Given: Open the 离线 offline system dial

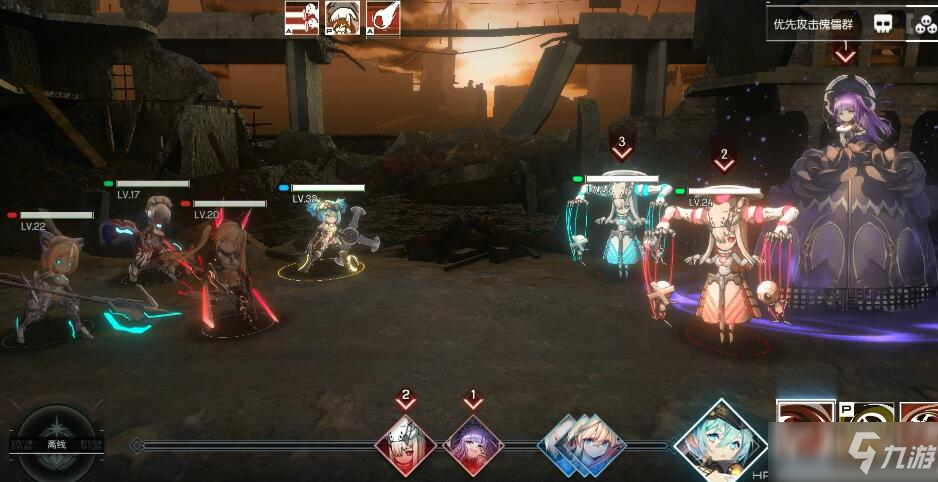Looking at the screenshot, I should pyautogui.click(x=56, y=443).
